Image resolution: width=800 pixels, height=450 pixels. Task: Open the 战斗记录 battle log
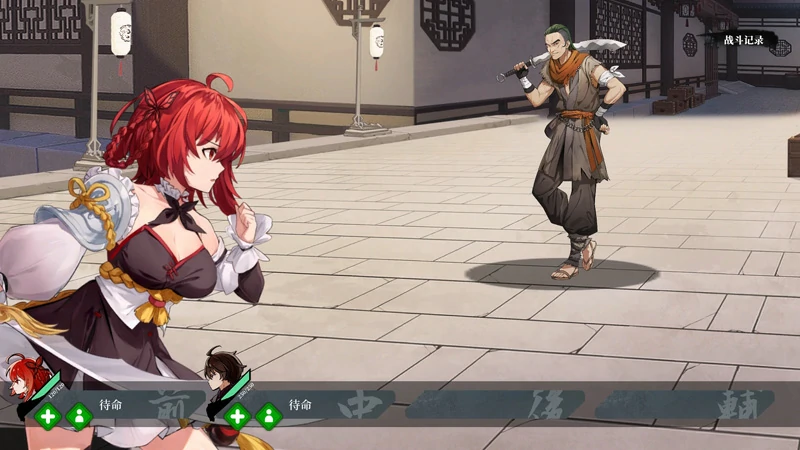click(744, 40)
